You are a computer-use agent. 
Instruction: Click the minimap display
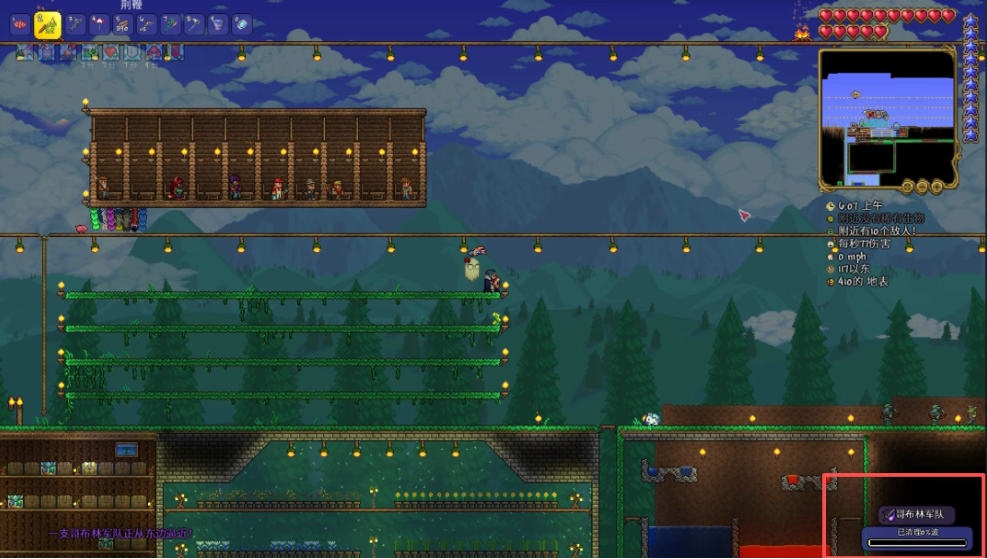tap(886, 118)
